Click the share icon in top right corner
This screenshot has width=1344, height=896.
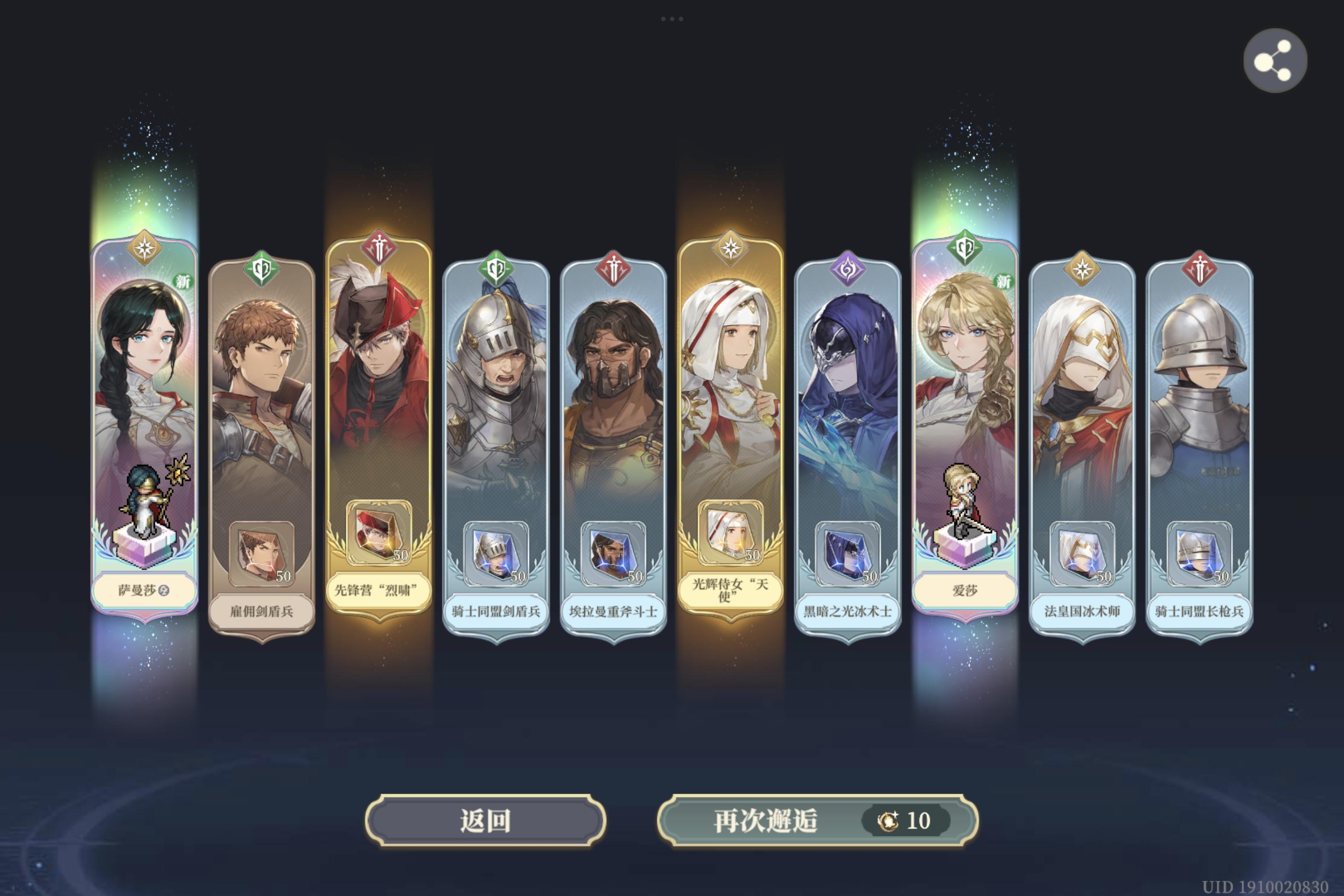1275,62
